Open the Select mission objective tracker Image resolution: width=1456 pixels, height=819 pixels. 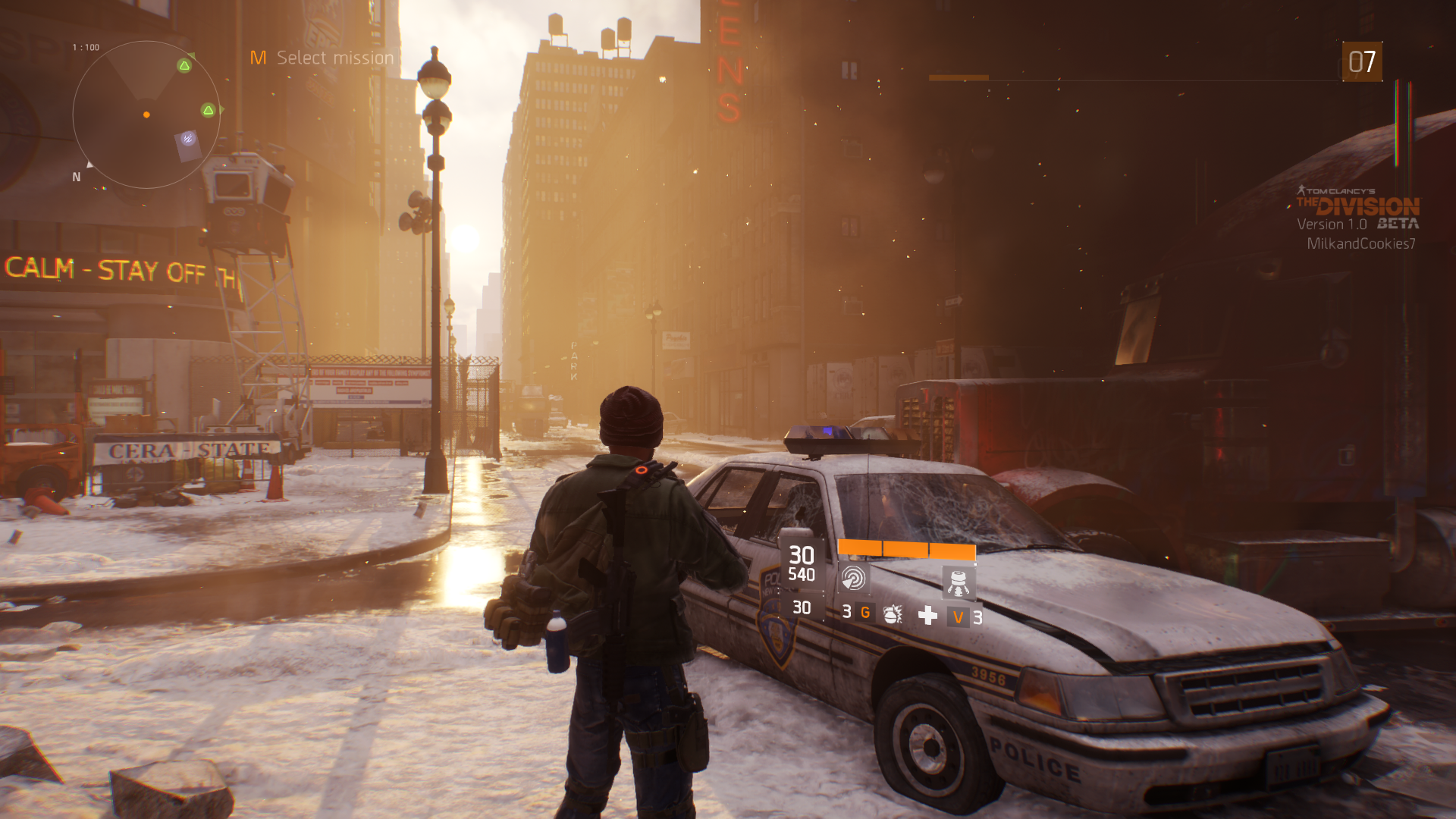pyautogui.click(x=323, y=58)
